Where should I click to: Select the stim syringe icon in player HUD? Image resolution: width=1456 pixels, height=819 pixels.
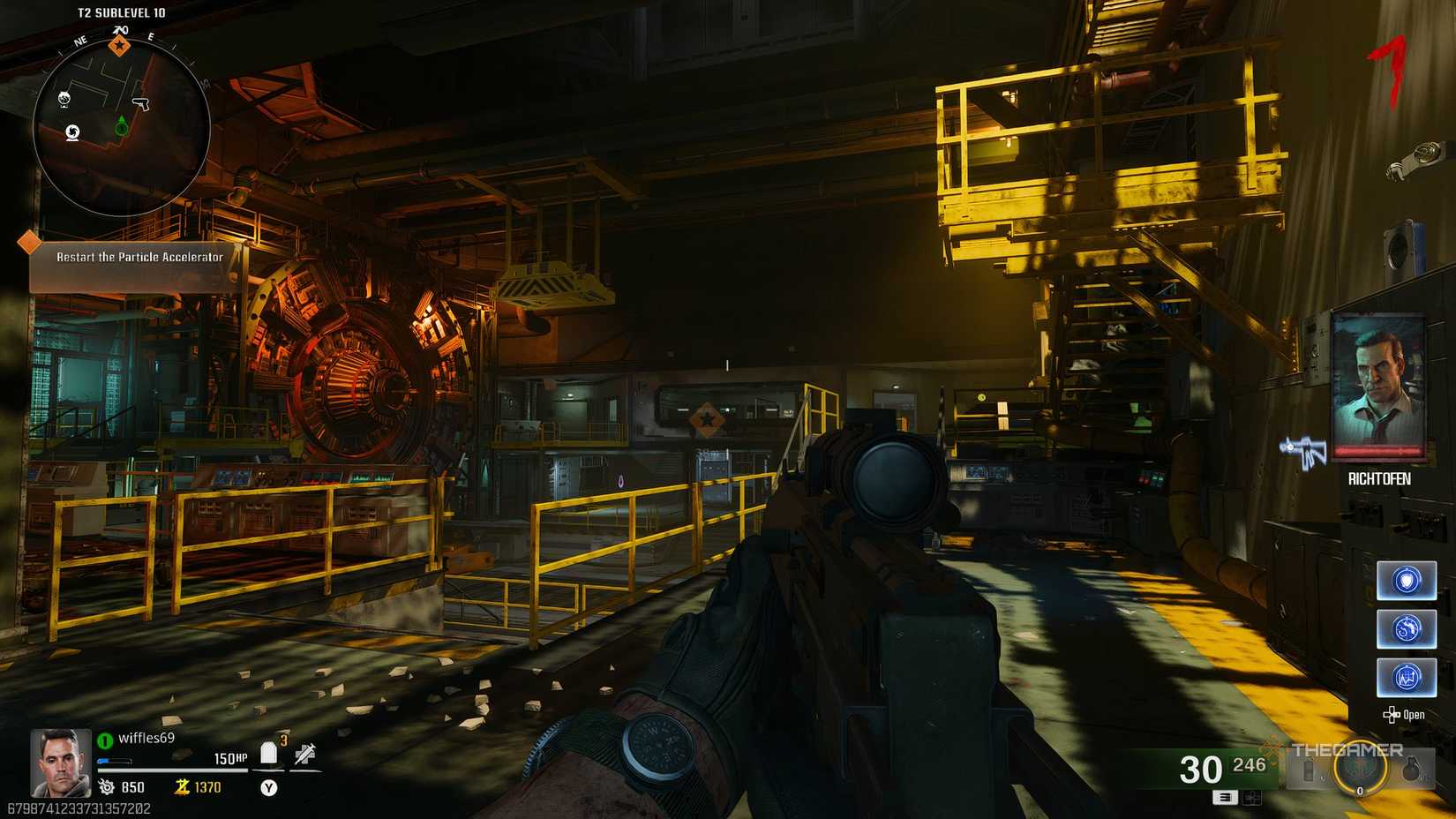point(306,754)
